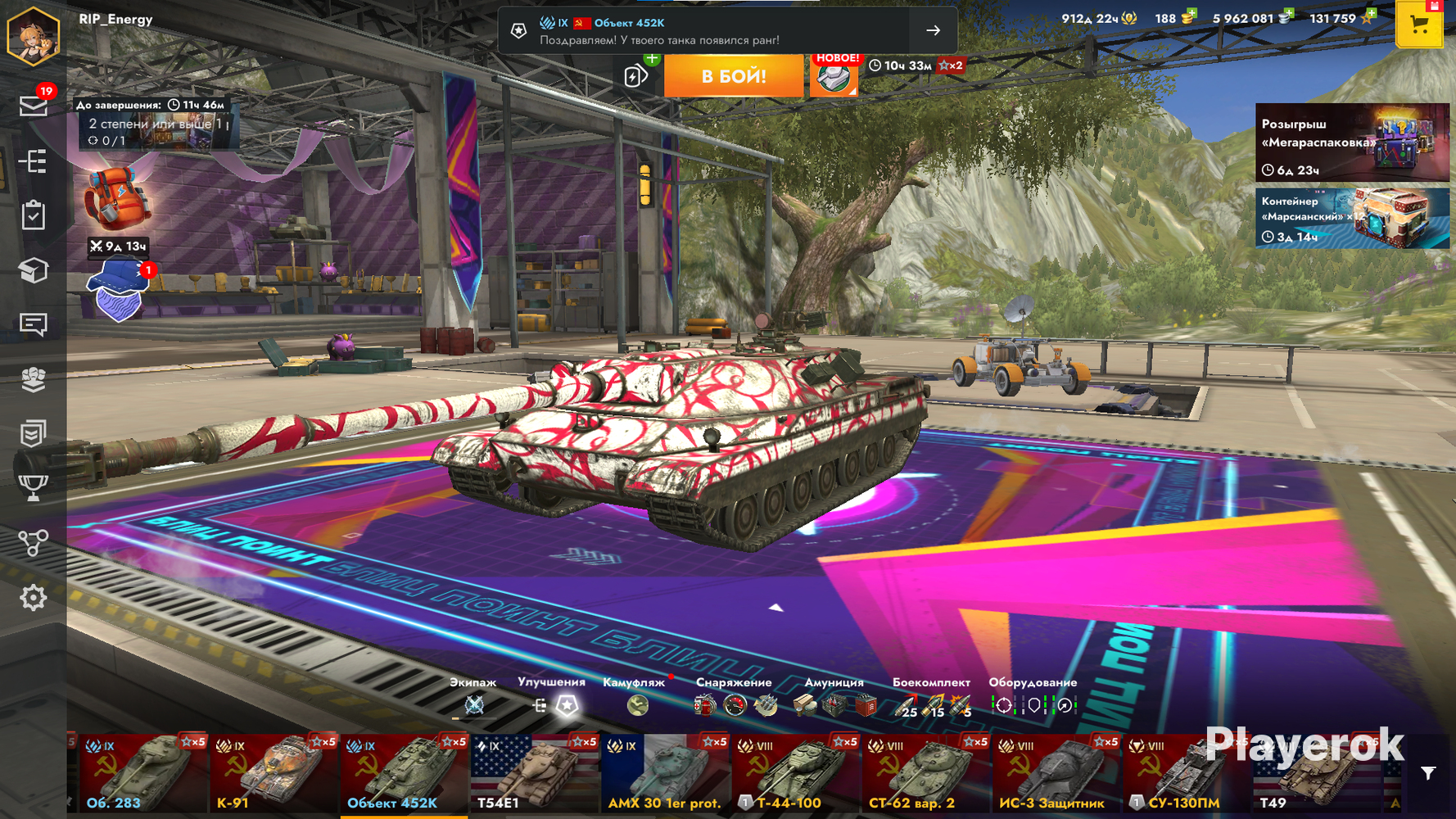Pick the AMX 30 1er prot. tank
The width and height of the screenshot is (1456, 819).
665,774
